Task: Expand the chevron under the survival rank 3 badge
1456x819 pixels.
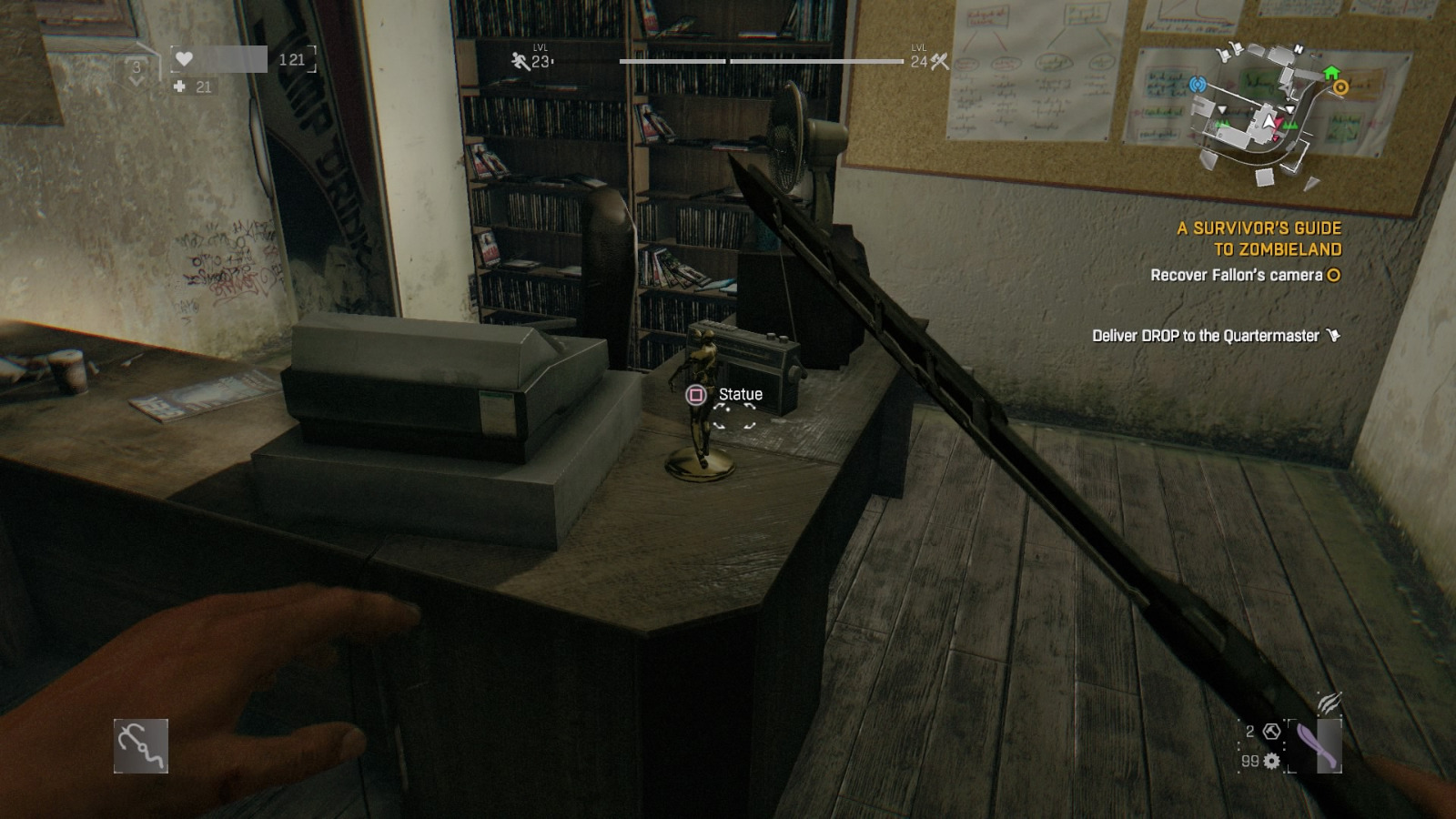Action: [136, 79]
